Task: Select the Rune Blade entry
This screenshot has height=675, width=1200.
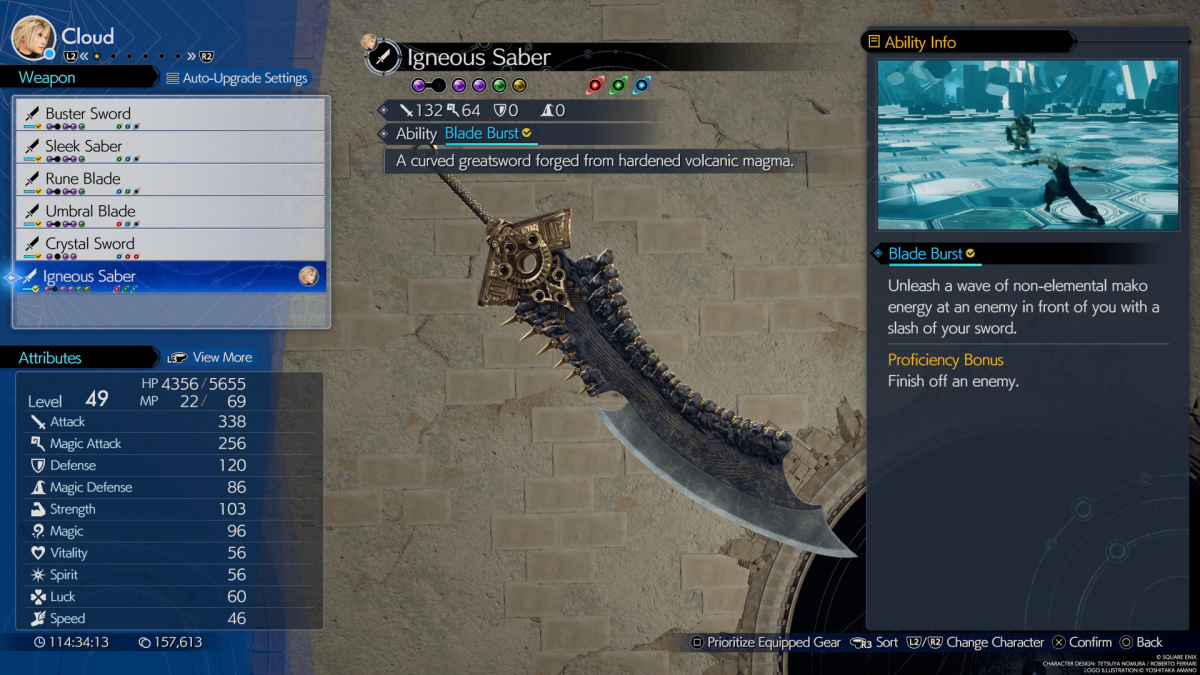Action: [170, 180]
